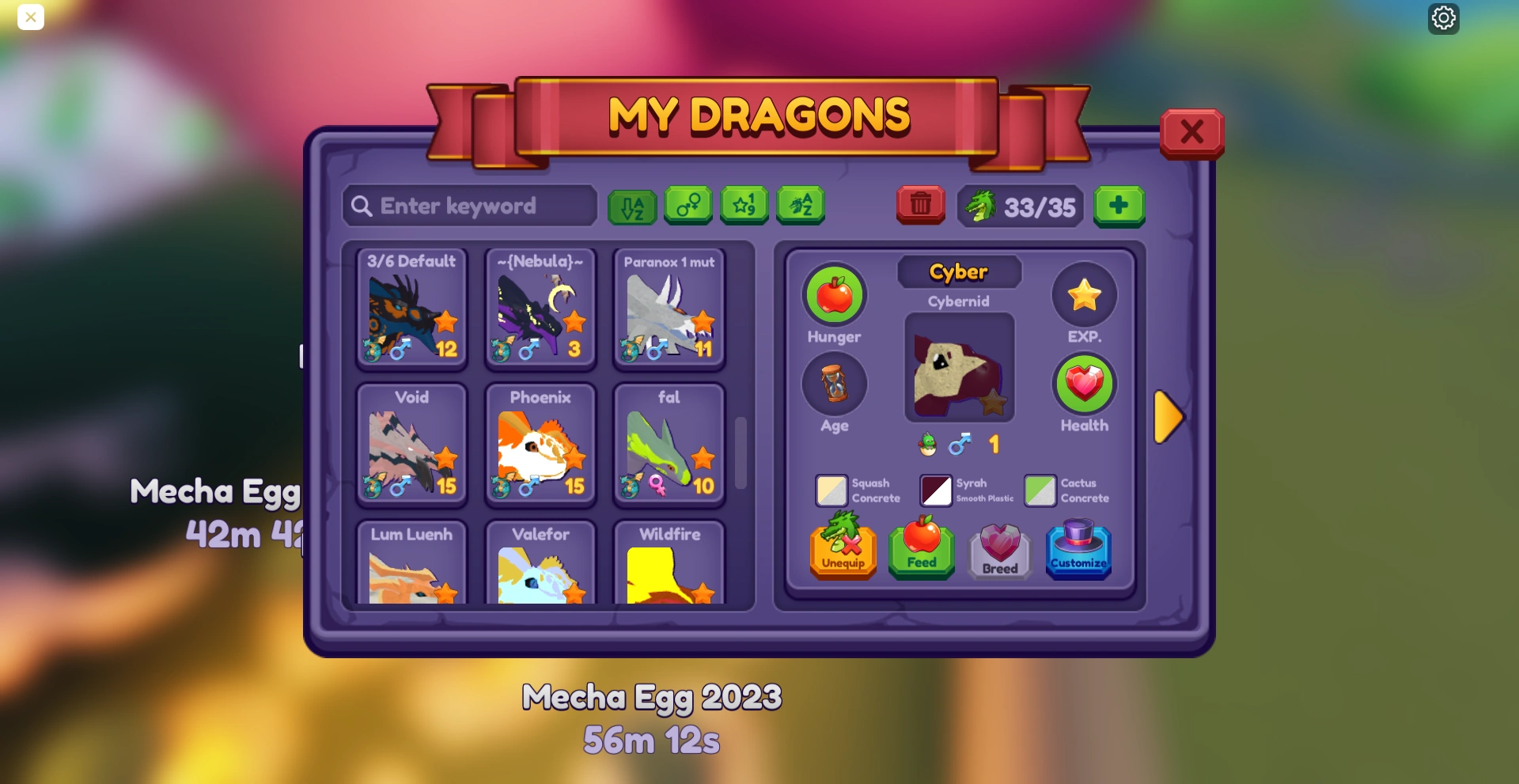Customize Cybernid with the top hat button
The width and height of the screenshot is (1519, 784).
click(x=1078, y=551)
